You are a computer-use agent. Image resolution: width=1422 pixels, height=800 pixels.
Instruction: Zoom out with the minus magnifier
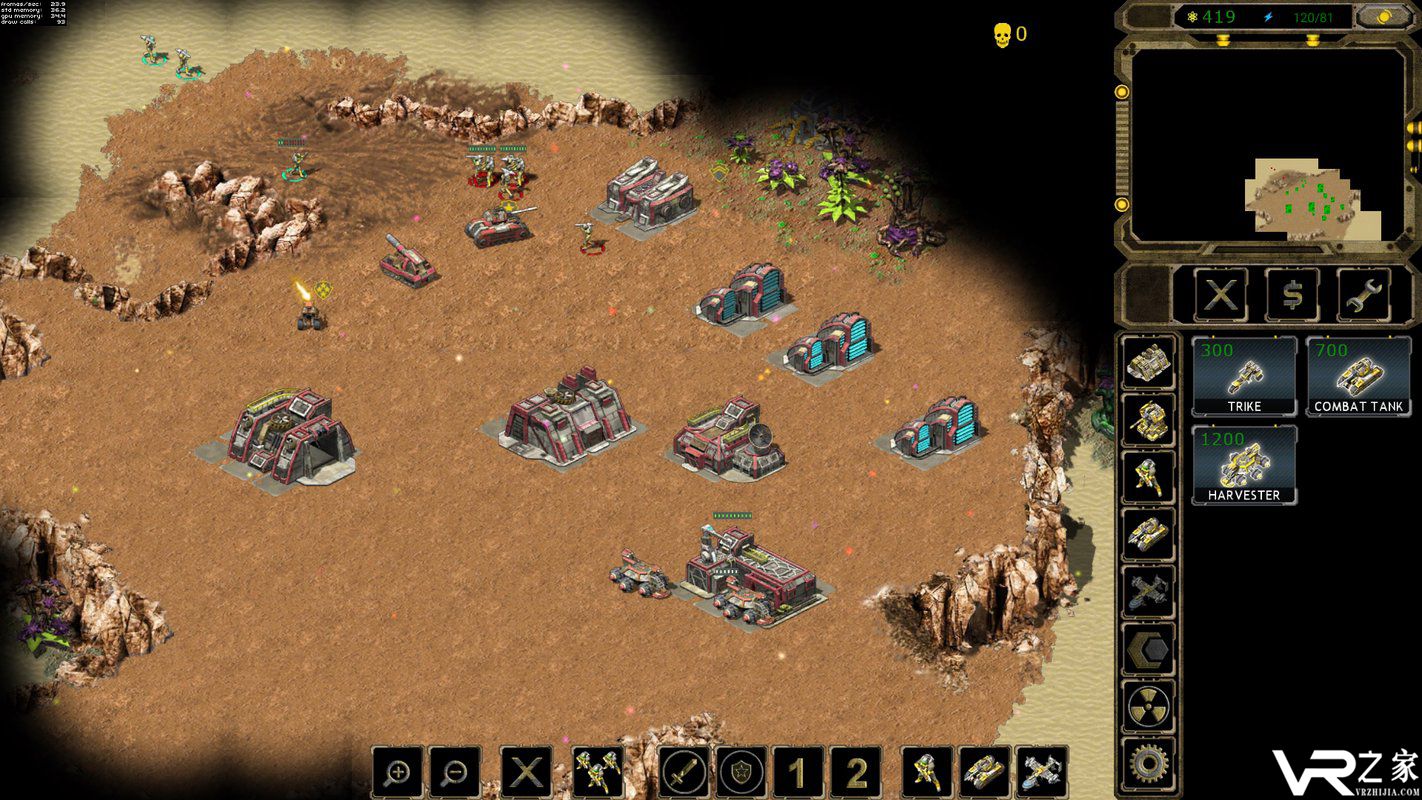point(455,772)
